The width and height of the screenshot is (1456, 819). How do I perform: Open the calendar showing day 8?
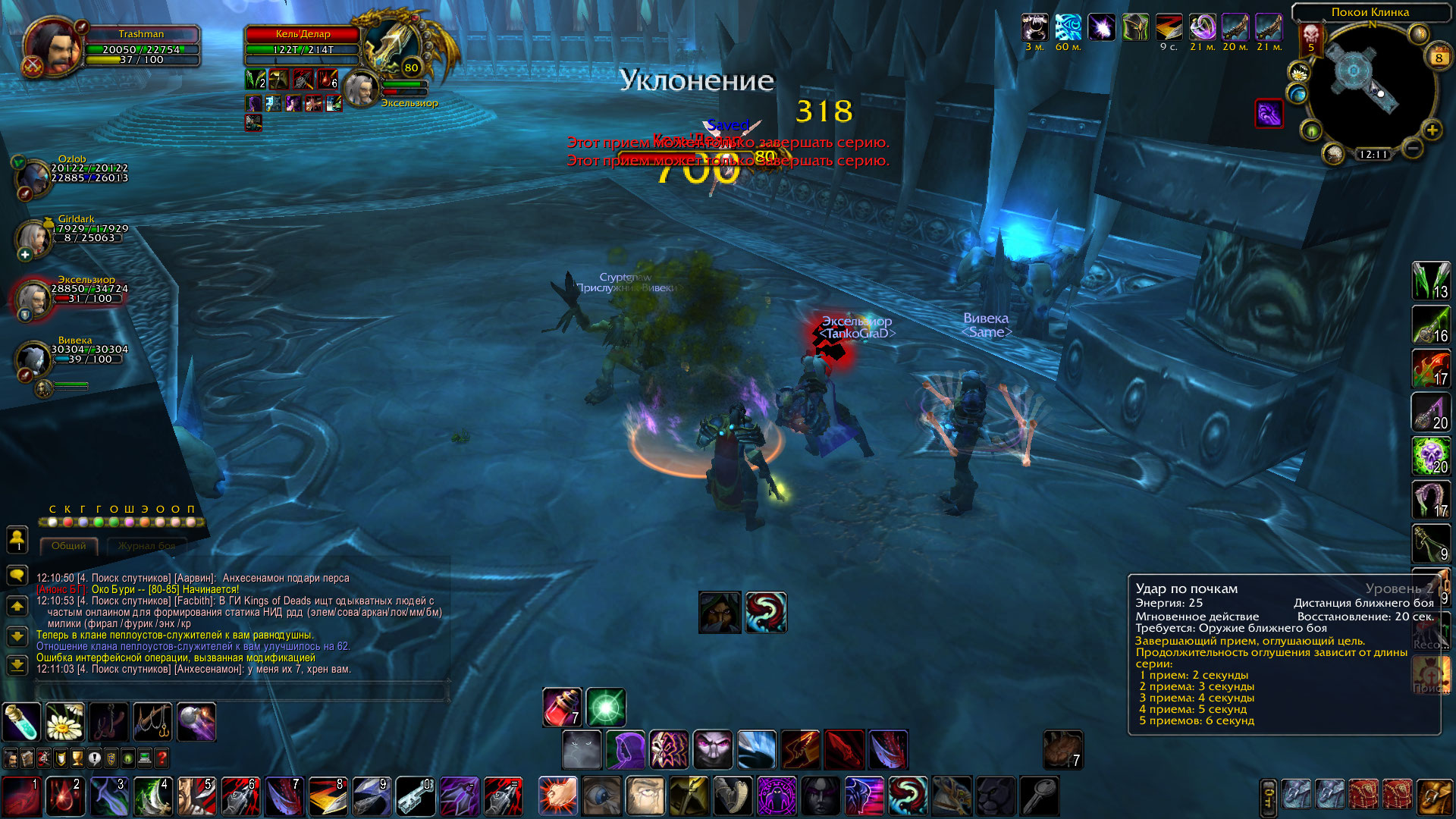click(x=1438, y=58)
